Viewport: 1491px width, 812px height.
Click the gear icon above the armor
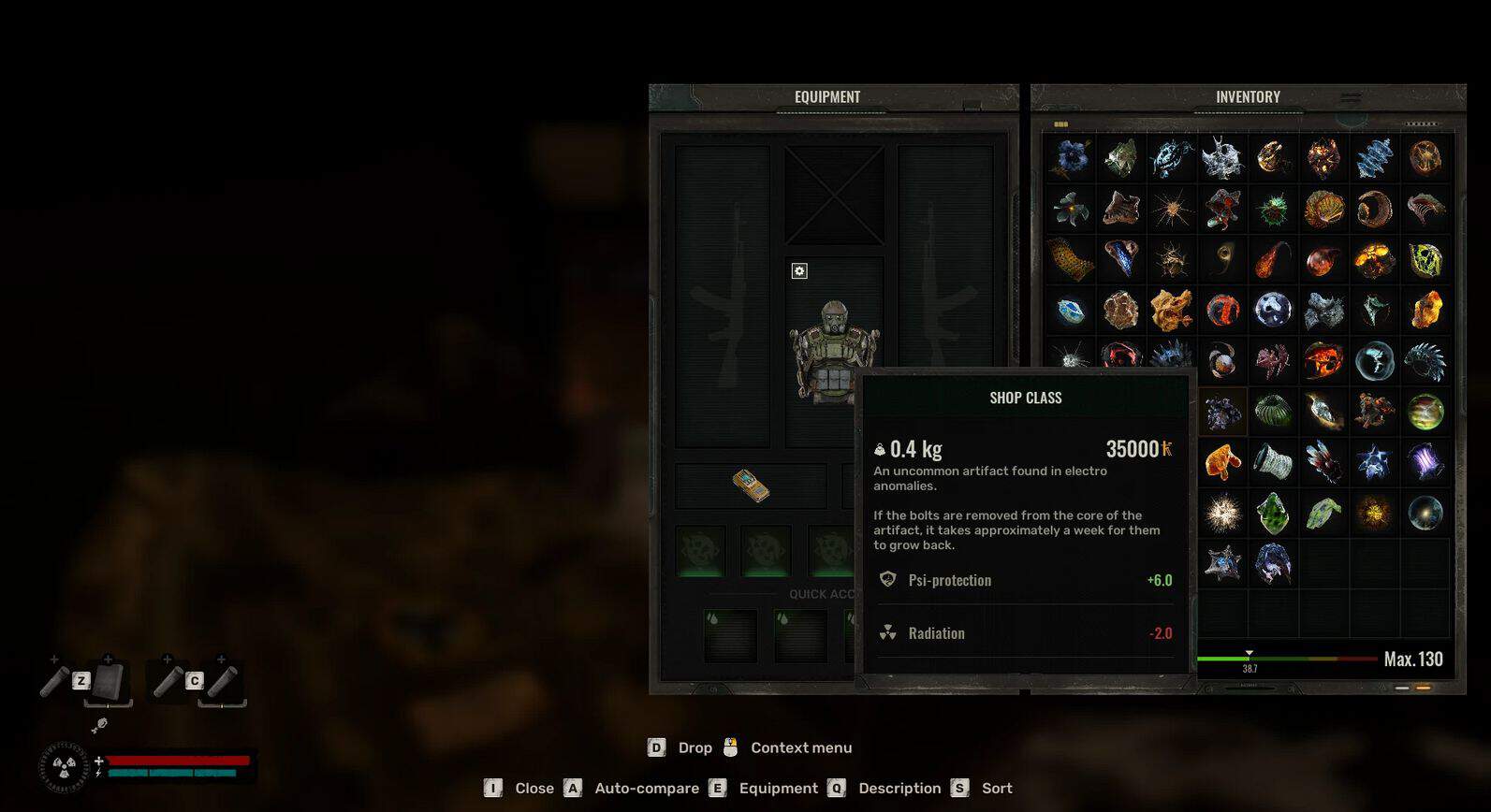799,271
